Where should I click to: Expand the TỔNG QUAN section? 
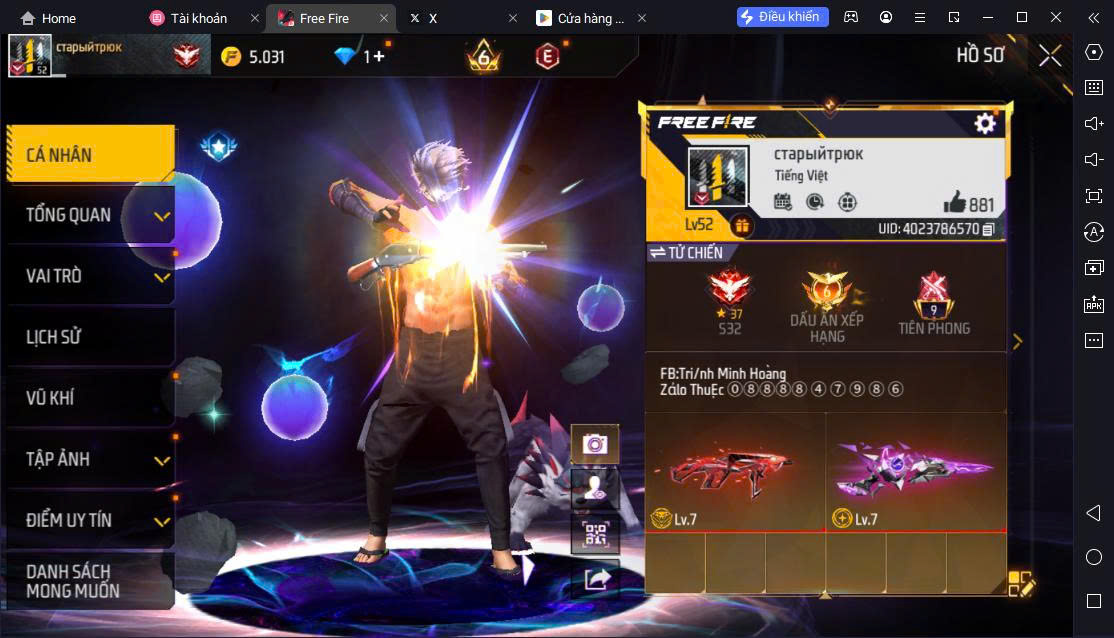click(x=90, y=215)
